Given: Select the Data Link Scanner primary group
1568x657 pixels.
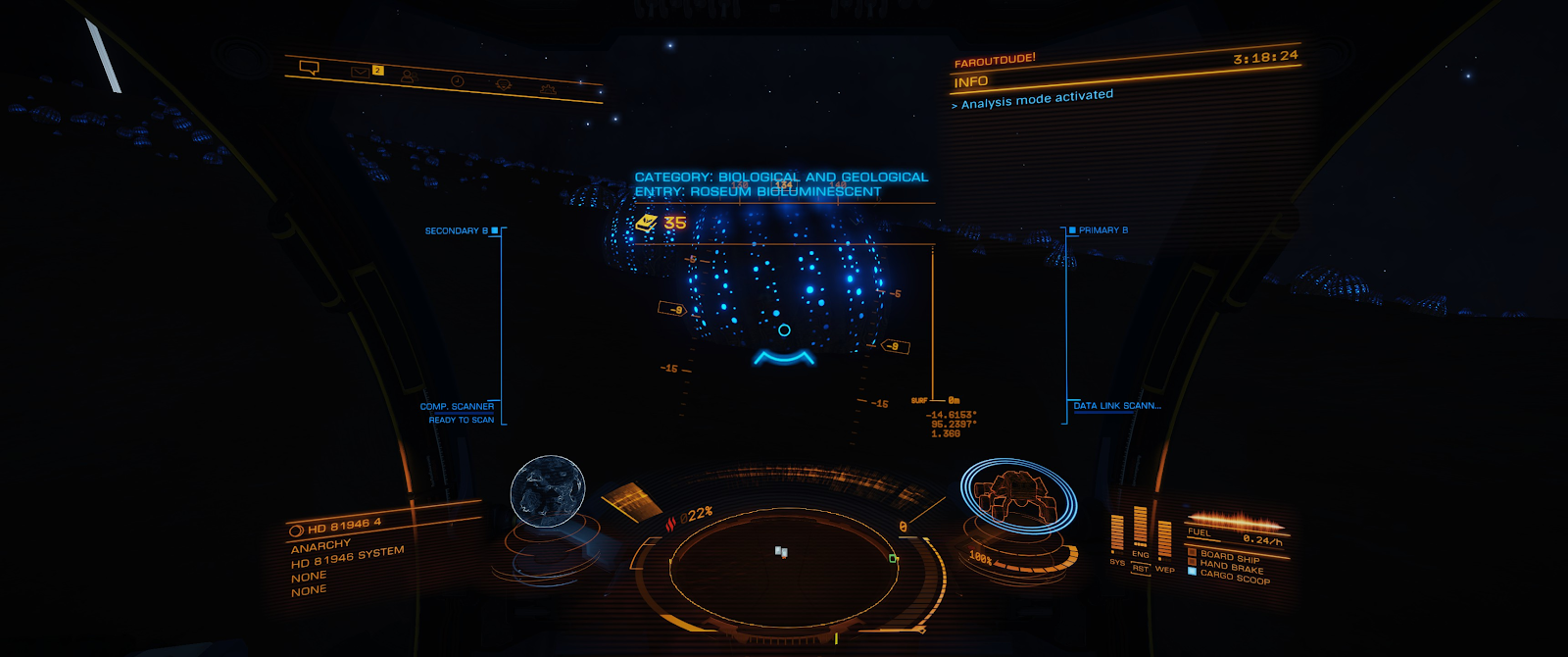Looking at the screenshot, I should coord(1116,406).
